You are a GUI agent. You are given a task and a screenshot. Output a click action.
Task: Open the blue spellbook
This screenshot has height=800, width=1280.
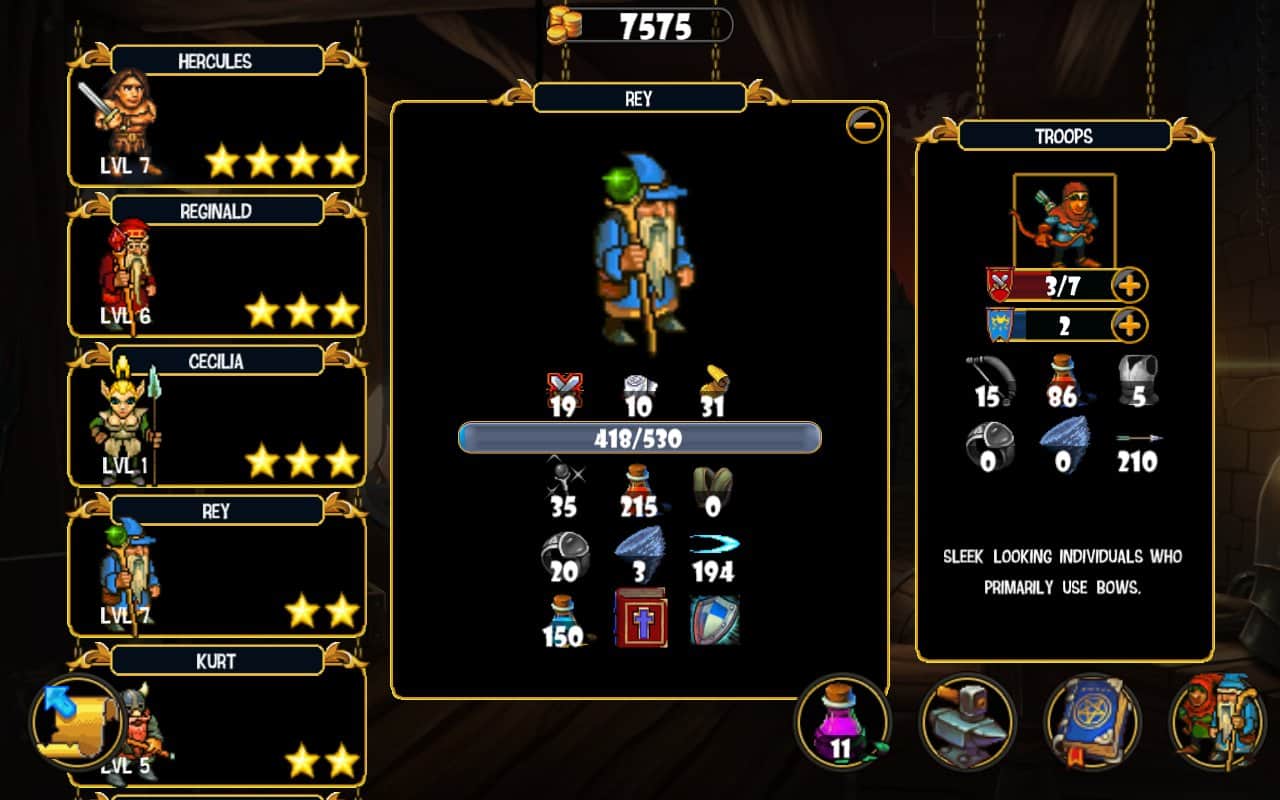click(1092, 721)
